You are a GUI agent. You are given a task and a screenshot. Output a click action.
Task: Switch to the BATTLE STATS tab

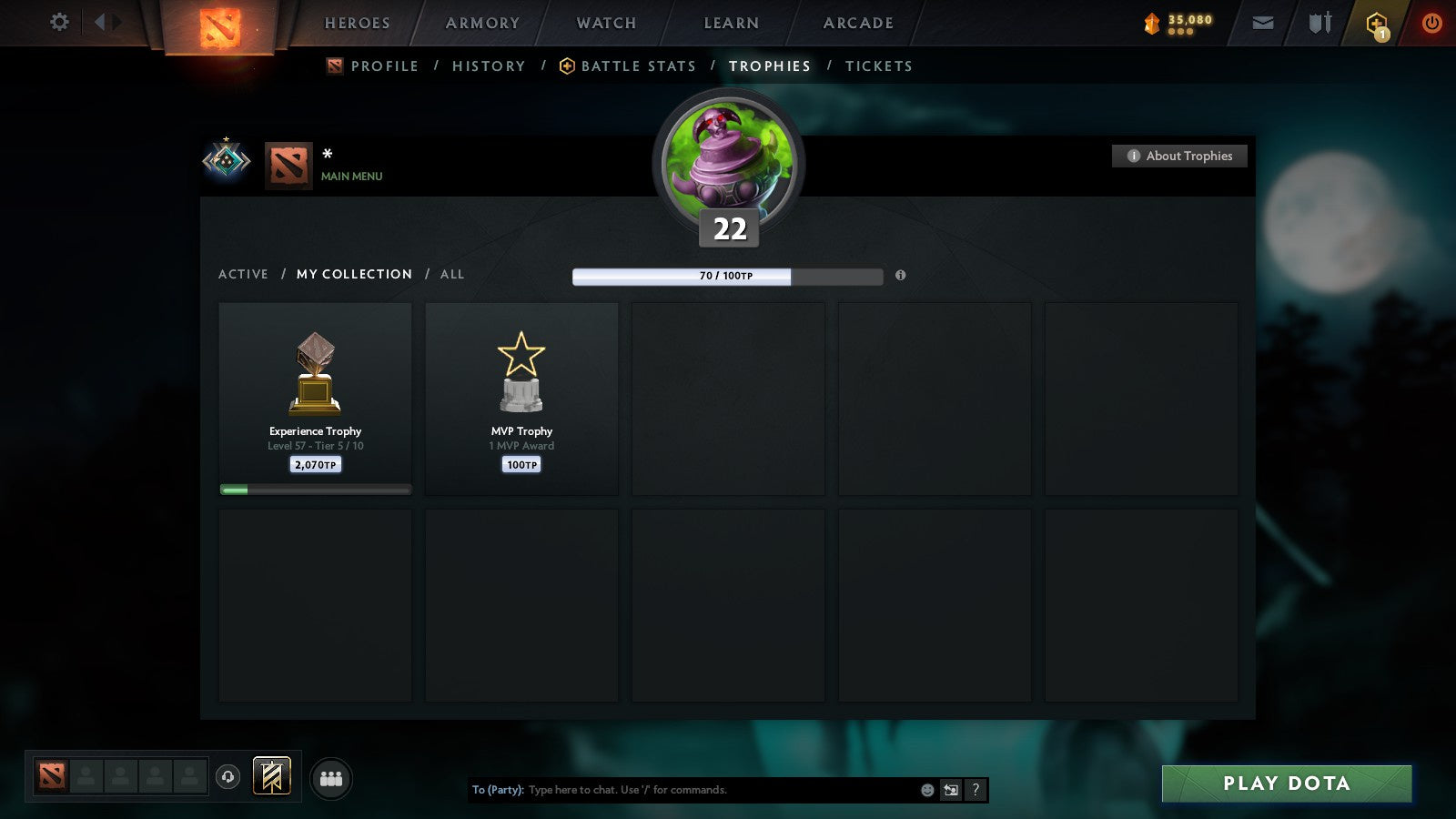click(637, 66)
